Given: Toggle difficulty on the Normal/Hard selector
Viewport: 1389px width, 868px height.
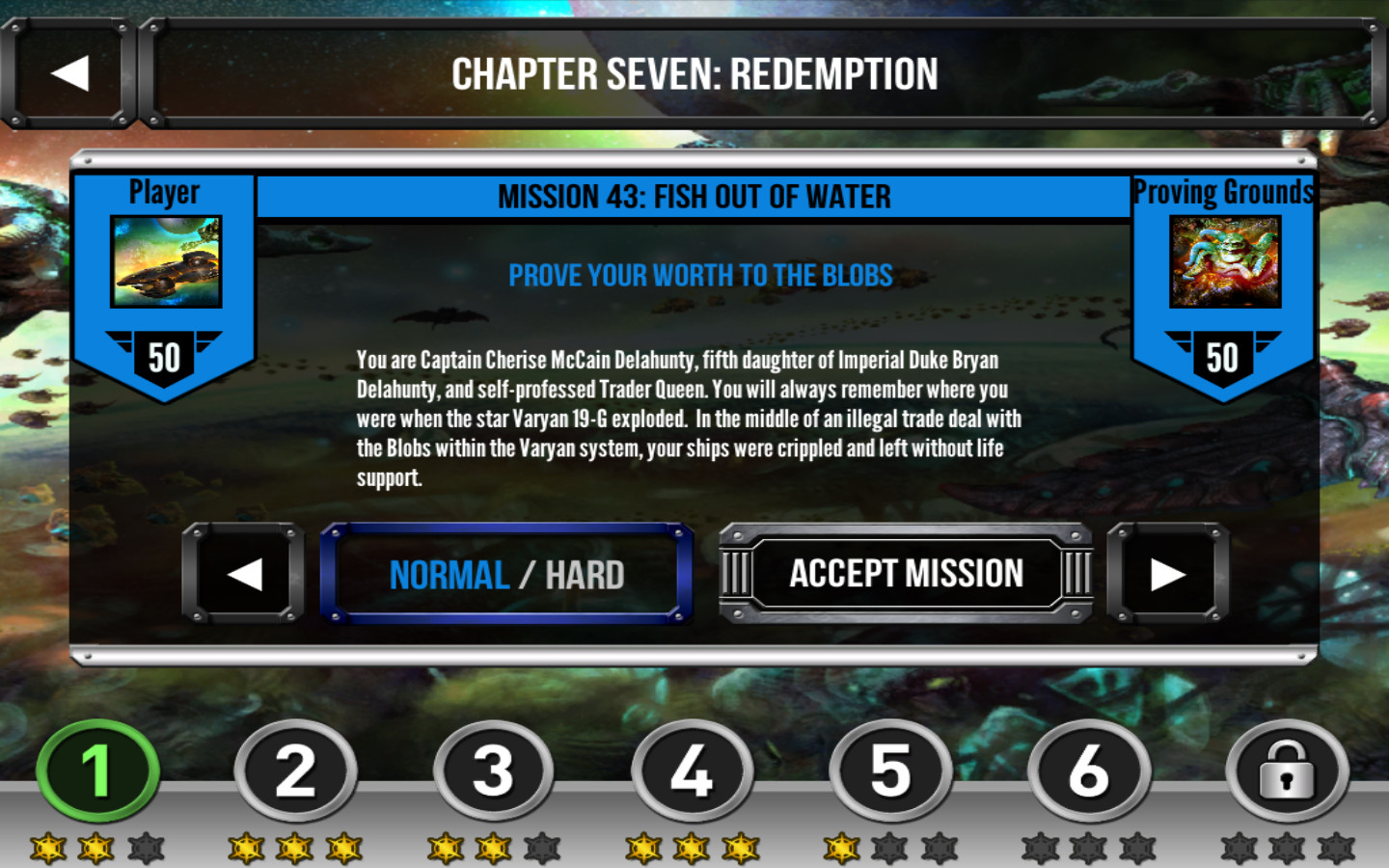Looking at the screenshot, I should coord(508,573).
